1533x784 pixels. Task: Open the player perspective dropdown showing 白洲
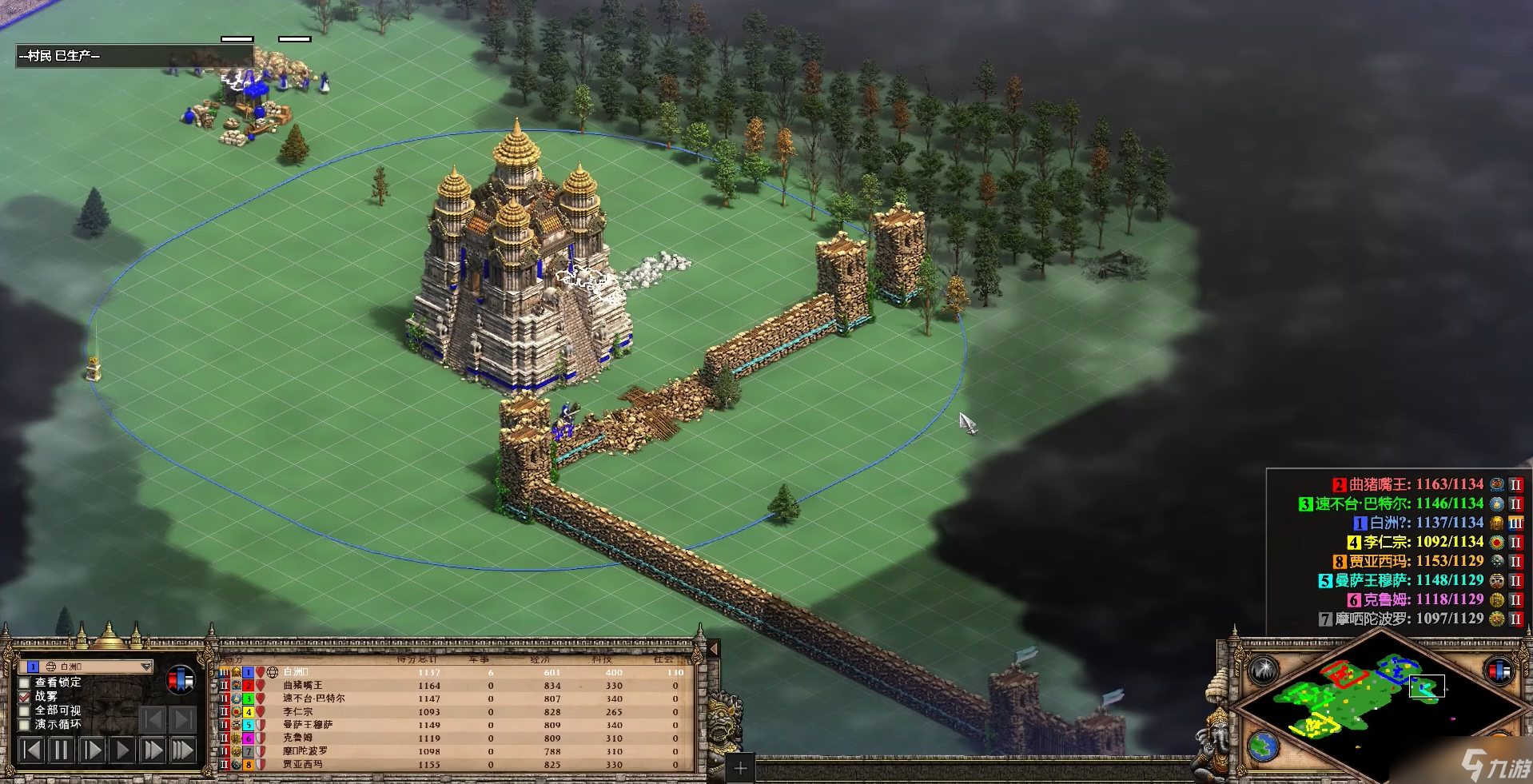point(145,667)
